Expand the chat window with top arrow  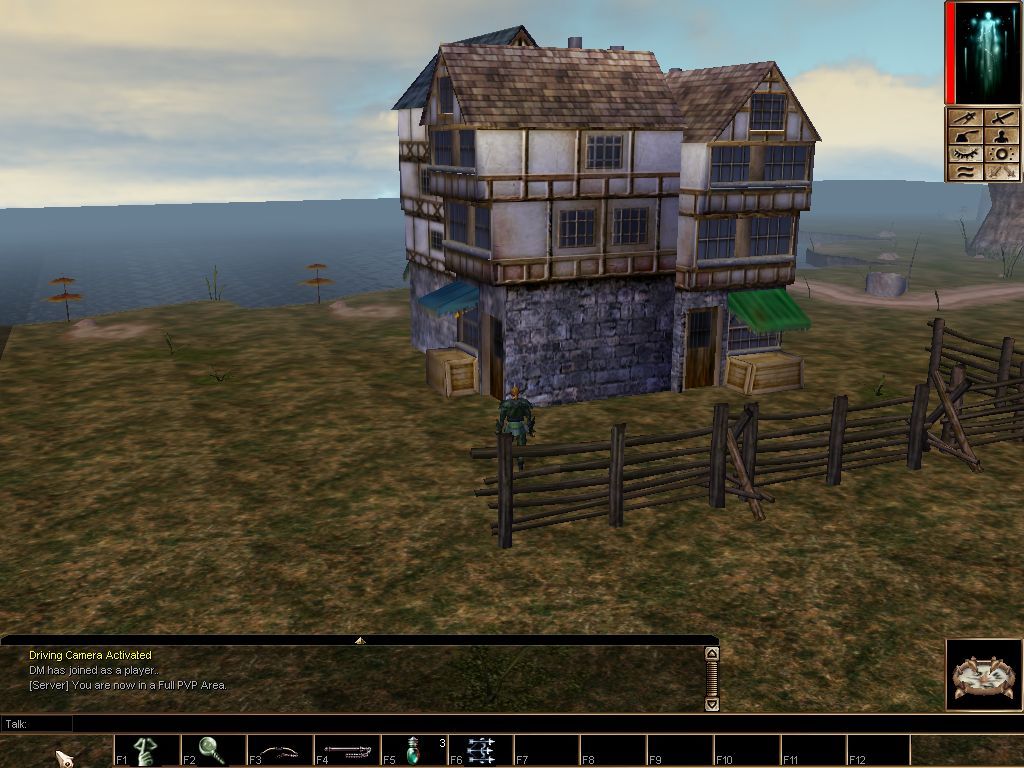click(360, 640)
